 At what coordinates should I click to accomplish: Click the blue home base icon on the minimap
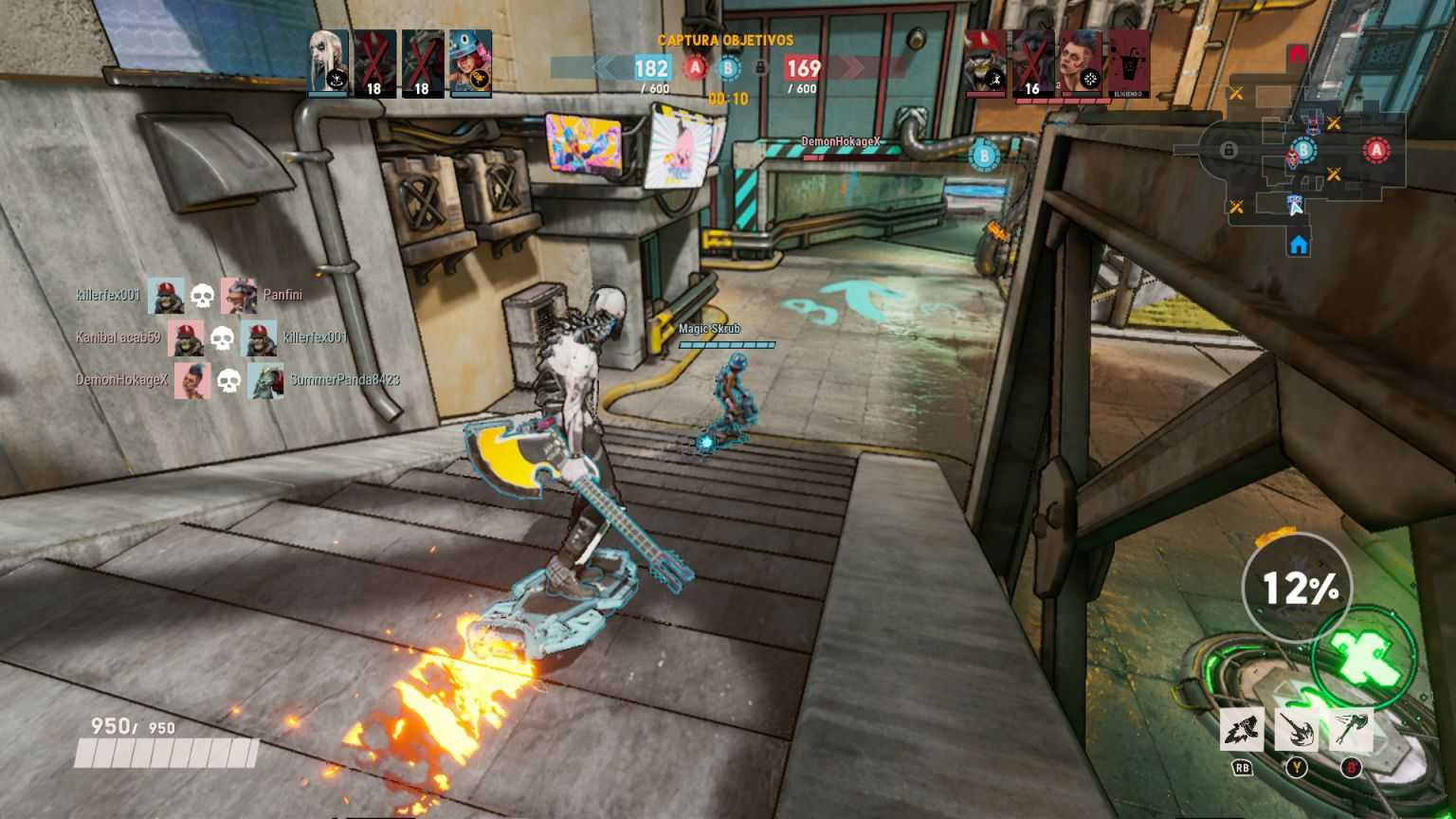click(x=1297, y=245)
